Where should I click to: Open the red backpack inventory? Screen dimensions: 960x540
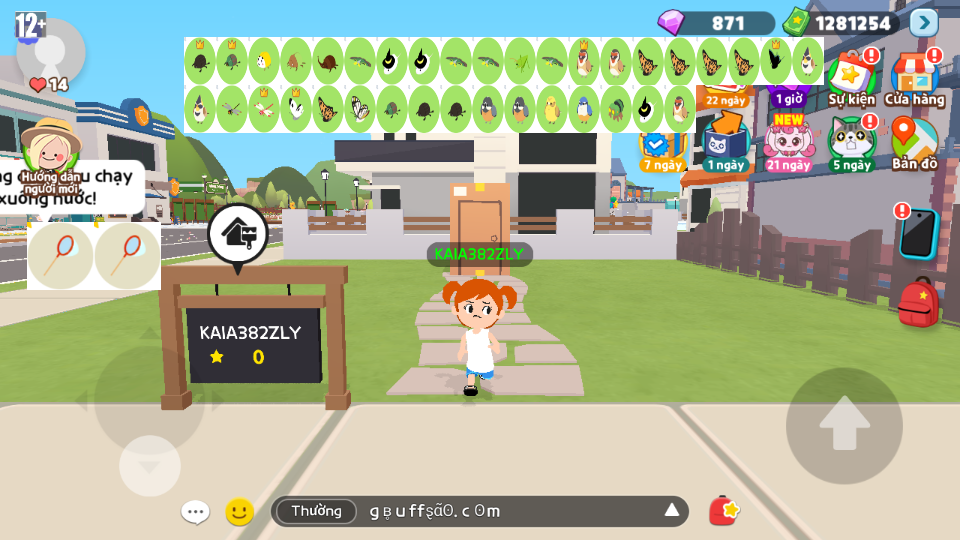[x=917, y=302]
